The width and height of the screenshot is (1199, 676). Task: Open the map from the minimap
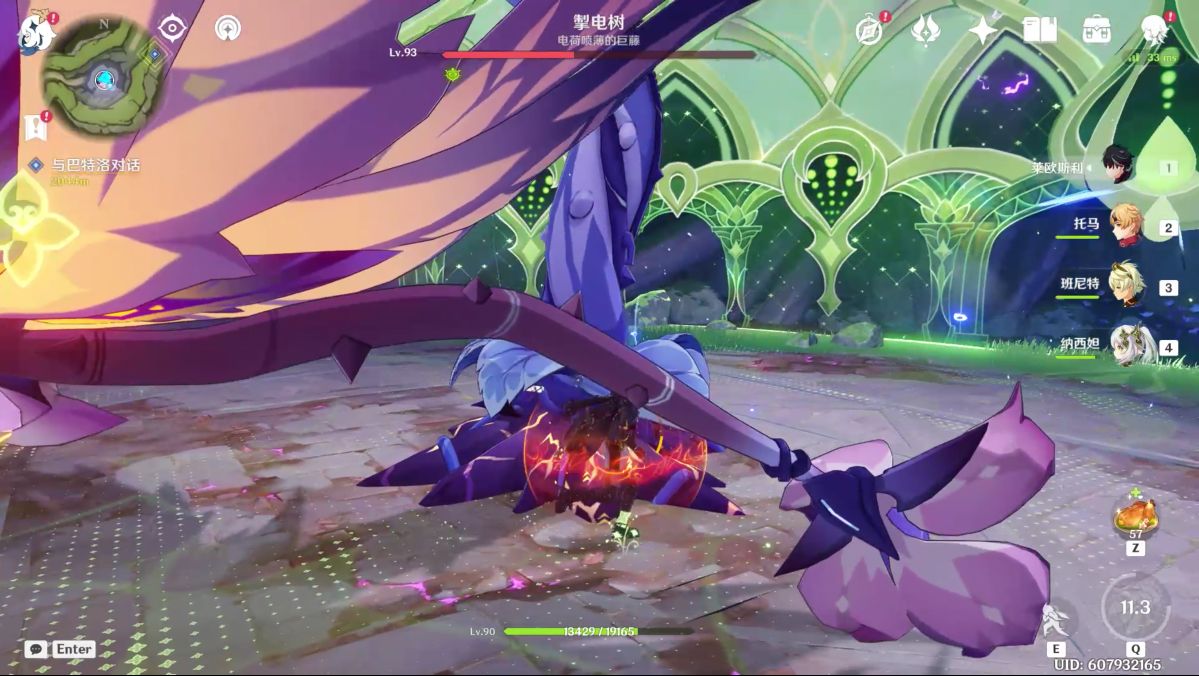tap(102, 78)
